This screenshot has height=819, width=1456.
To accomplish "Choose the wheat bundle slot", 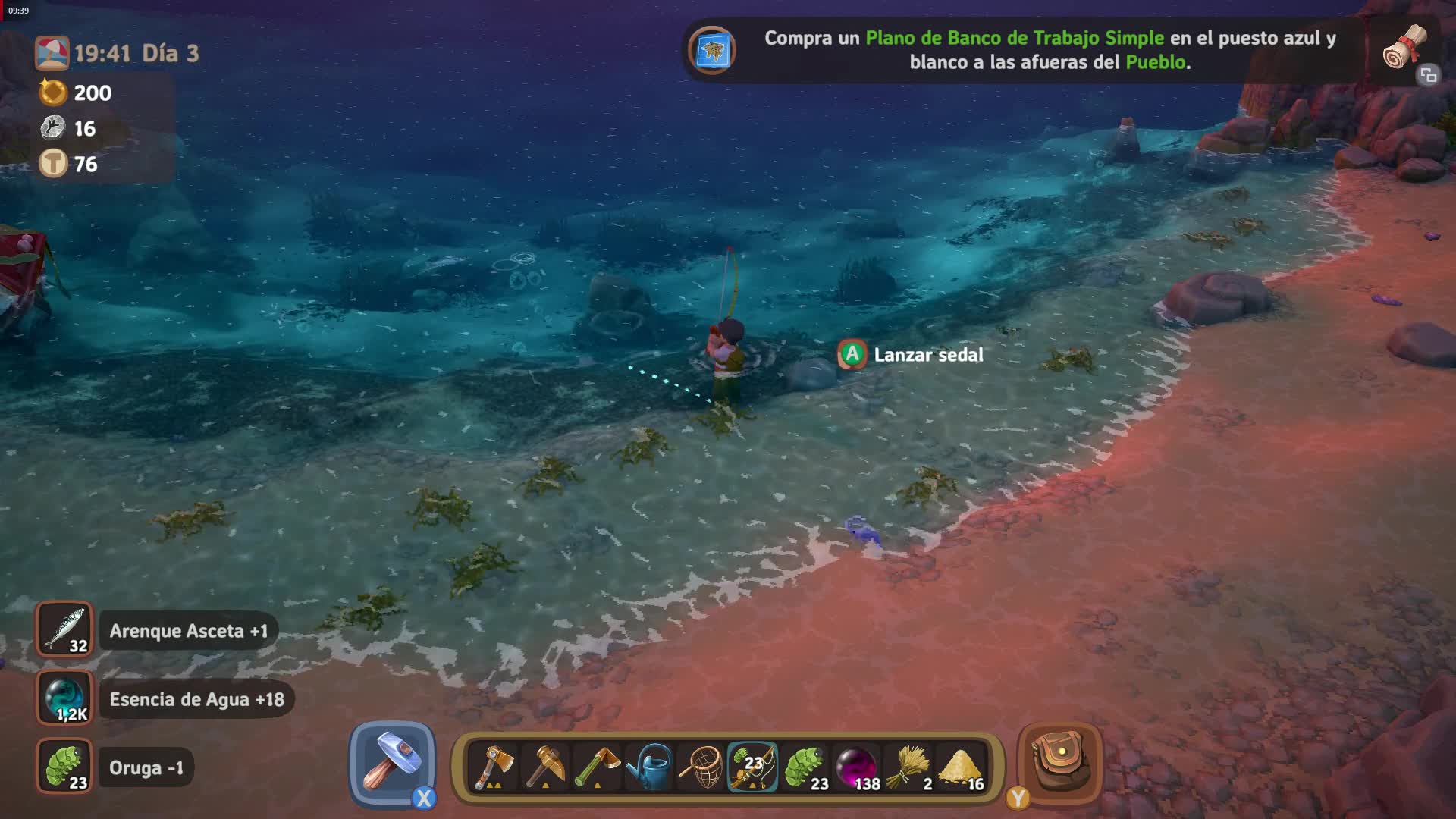I will [x=909, y=767].
